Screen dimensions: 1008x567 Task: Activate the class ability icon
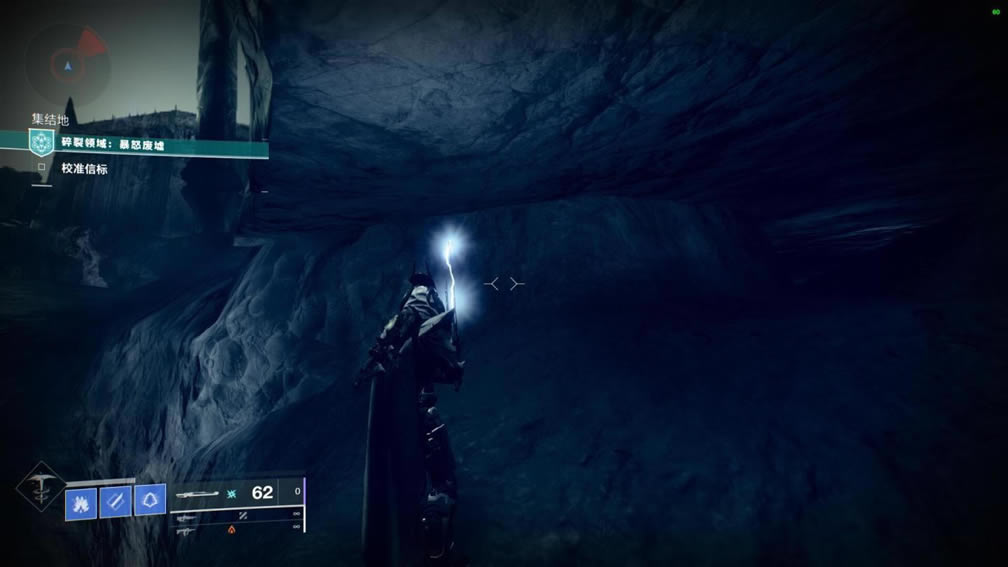(x=150, y=501)
